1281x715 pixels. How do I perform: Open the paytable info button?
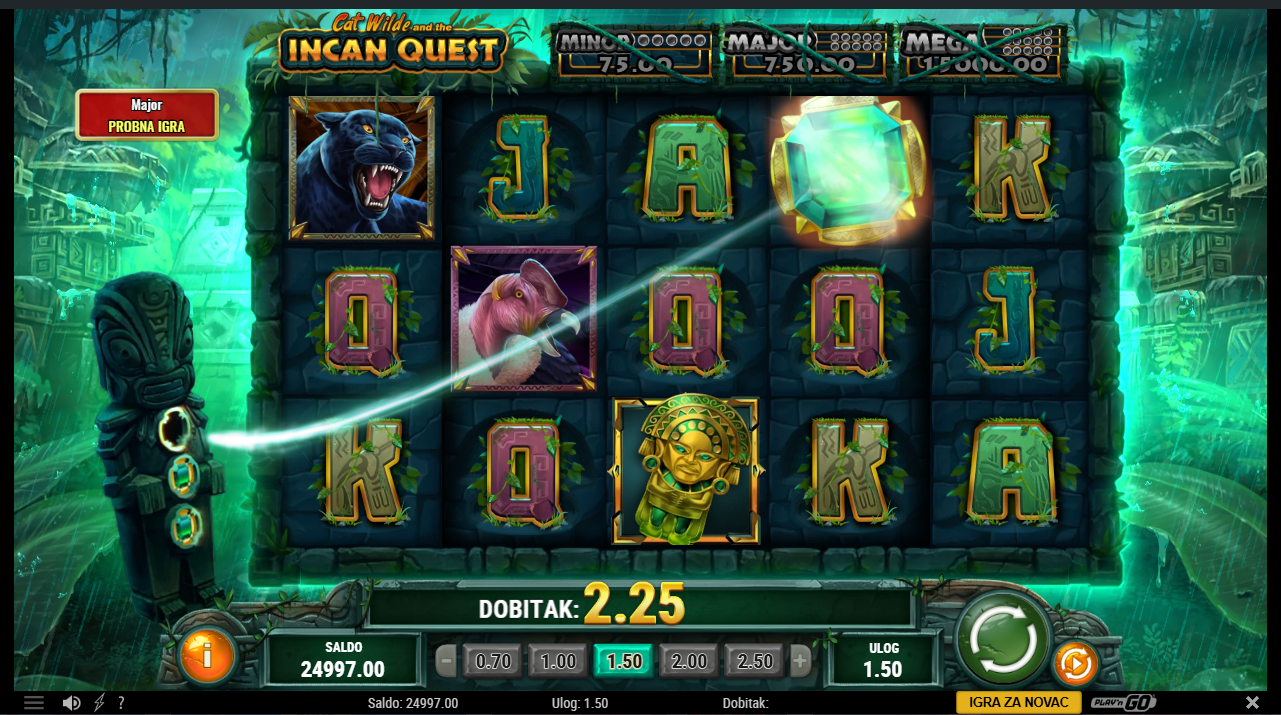(207, 656)
